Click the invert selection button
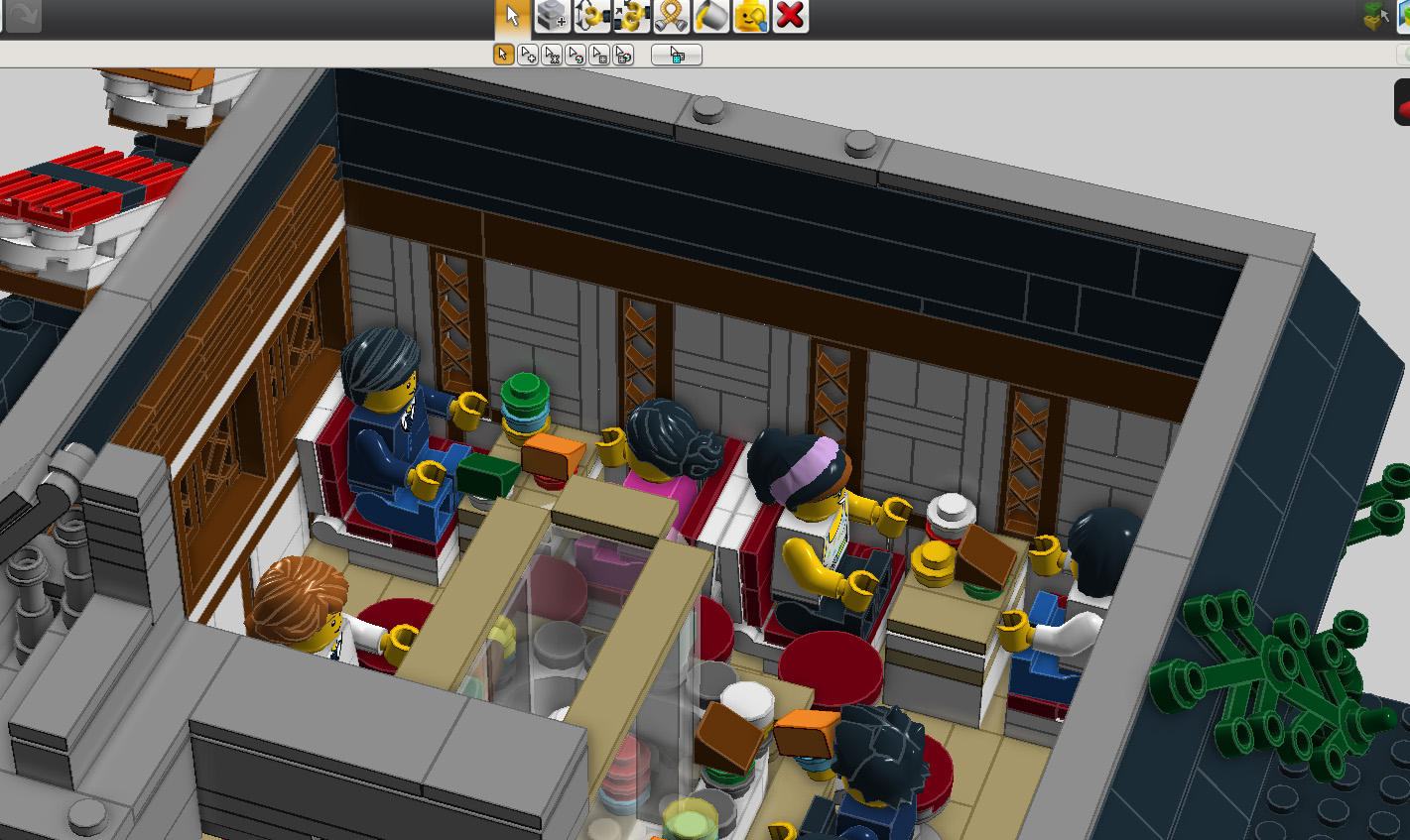 point(677,55)
